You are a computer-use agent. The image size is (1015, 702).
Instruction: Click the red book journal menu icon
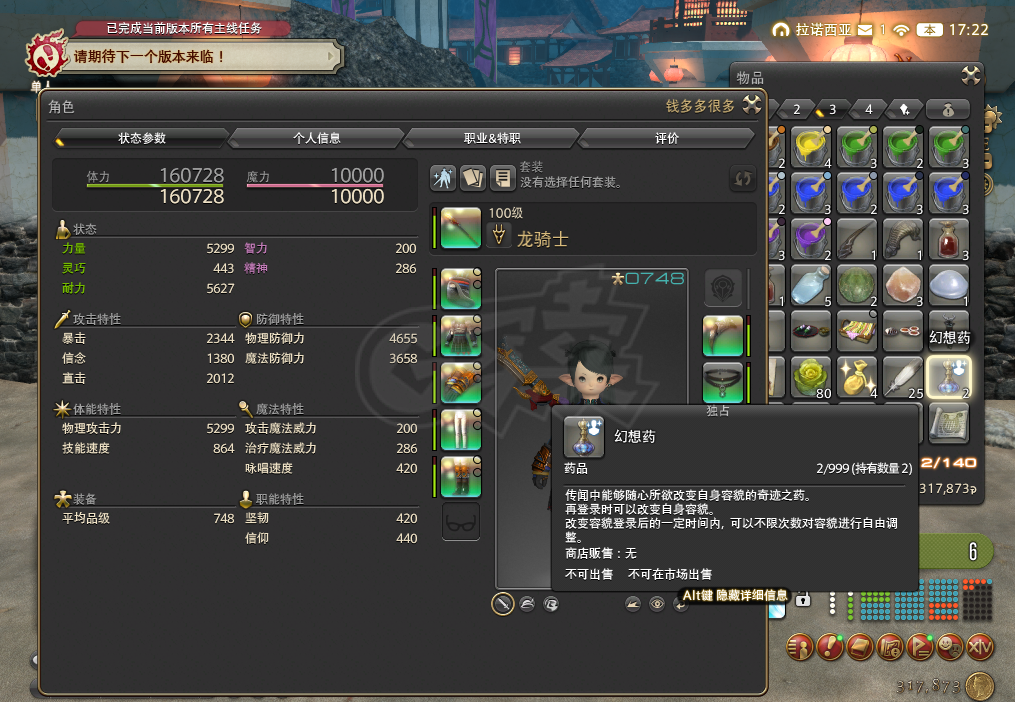(860, 647)
